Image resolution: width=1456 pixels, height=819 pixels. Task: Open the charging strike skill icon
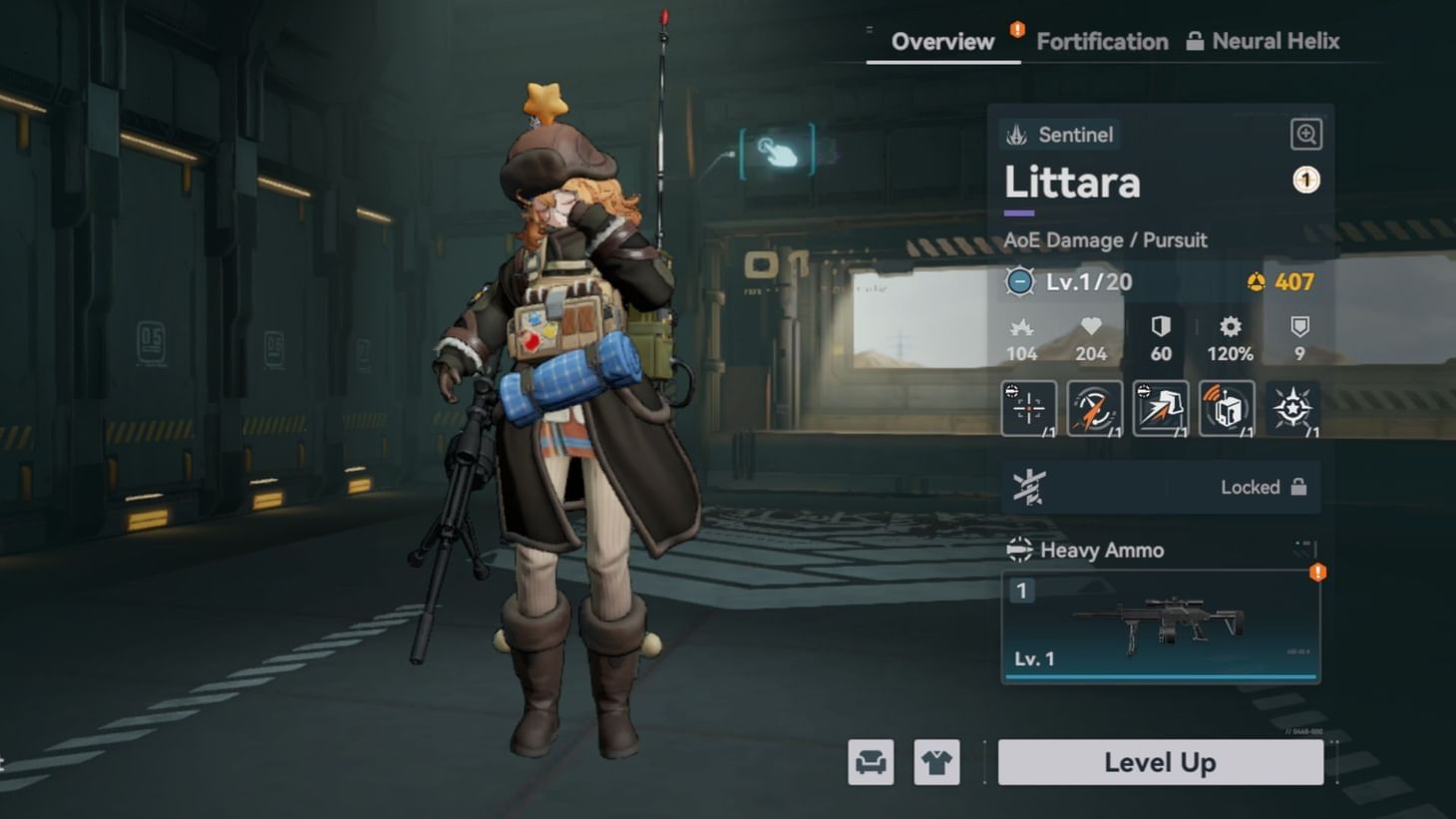point(1160,408)
